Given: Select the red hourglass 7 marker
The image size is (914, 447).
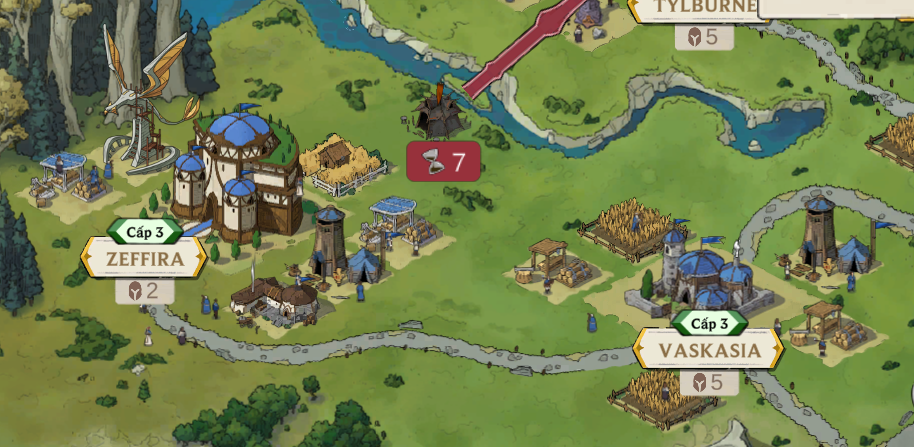Looking at the screenshot, I should pyautogui.click(x=443, y=162).
